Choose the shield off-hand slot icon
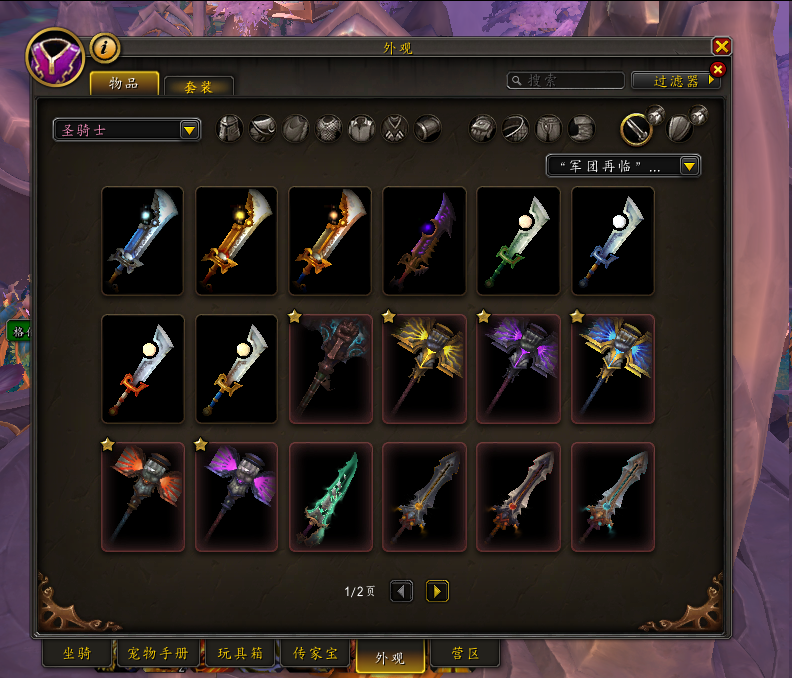The height and width of the screenshot is (678, 792). [680, 127]
